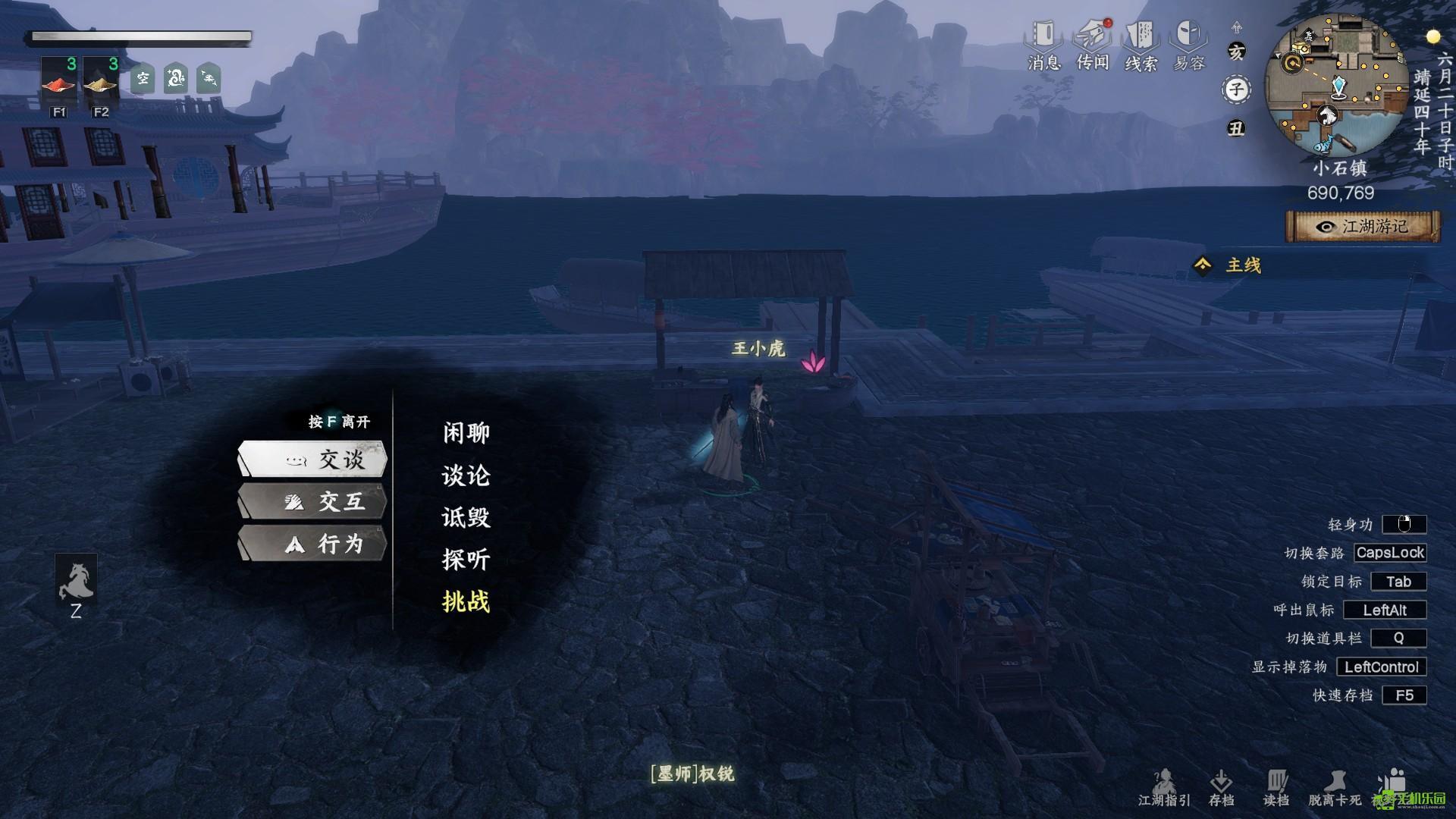Open the 行为 behavior tab
Viewport: 1456px width, 819px height.
pyautogui.click(x=313, y=544)
